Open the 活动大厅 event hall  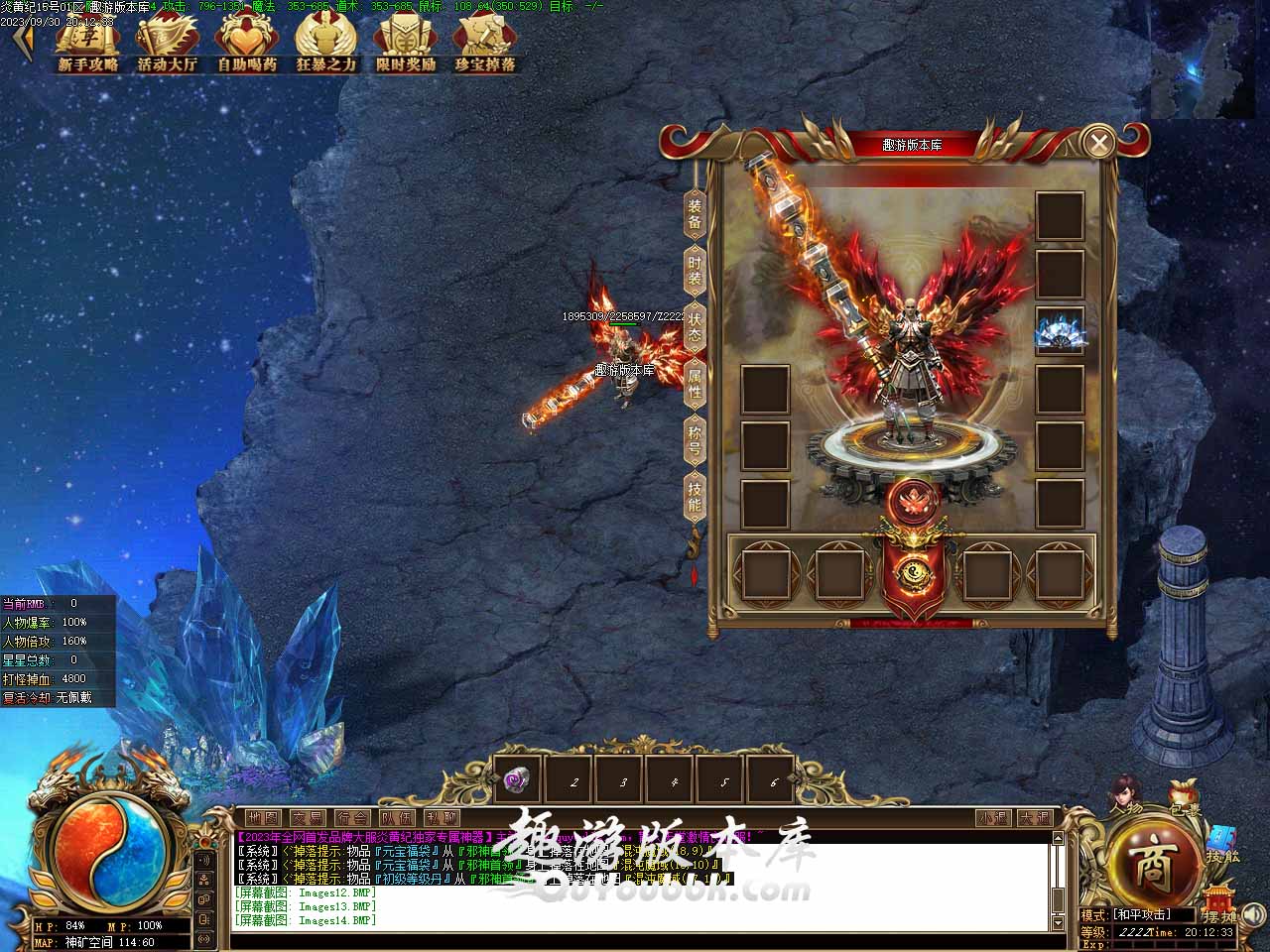pyautogui.click(x=167, y=46)
